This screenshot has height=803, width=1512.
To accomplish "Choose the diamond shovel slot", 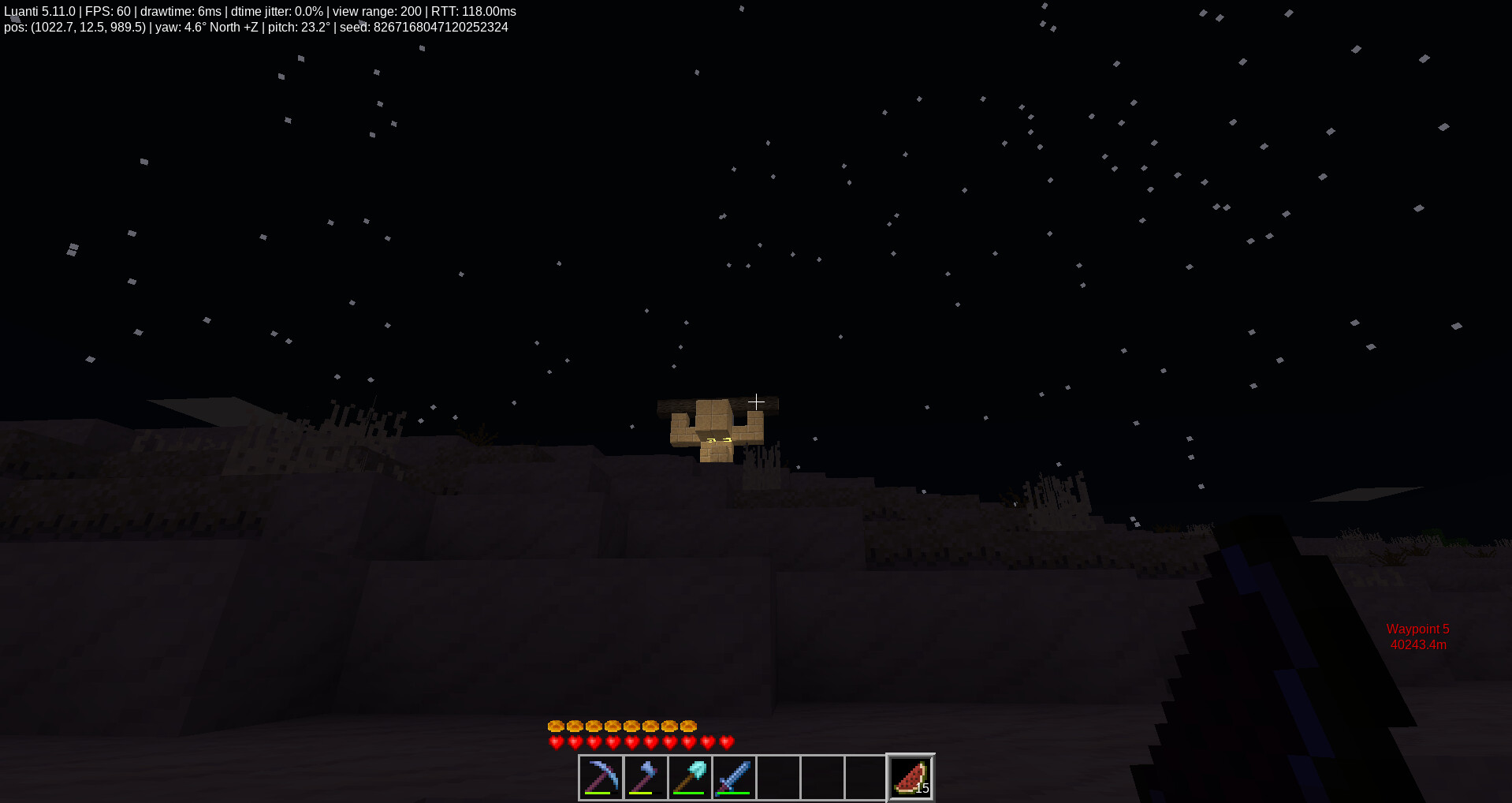I will (x=689, y=777).
